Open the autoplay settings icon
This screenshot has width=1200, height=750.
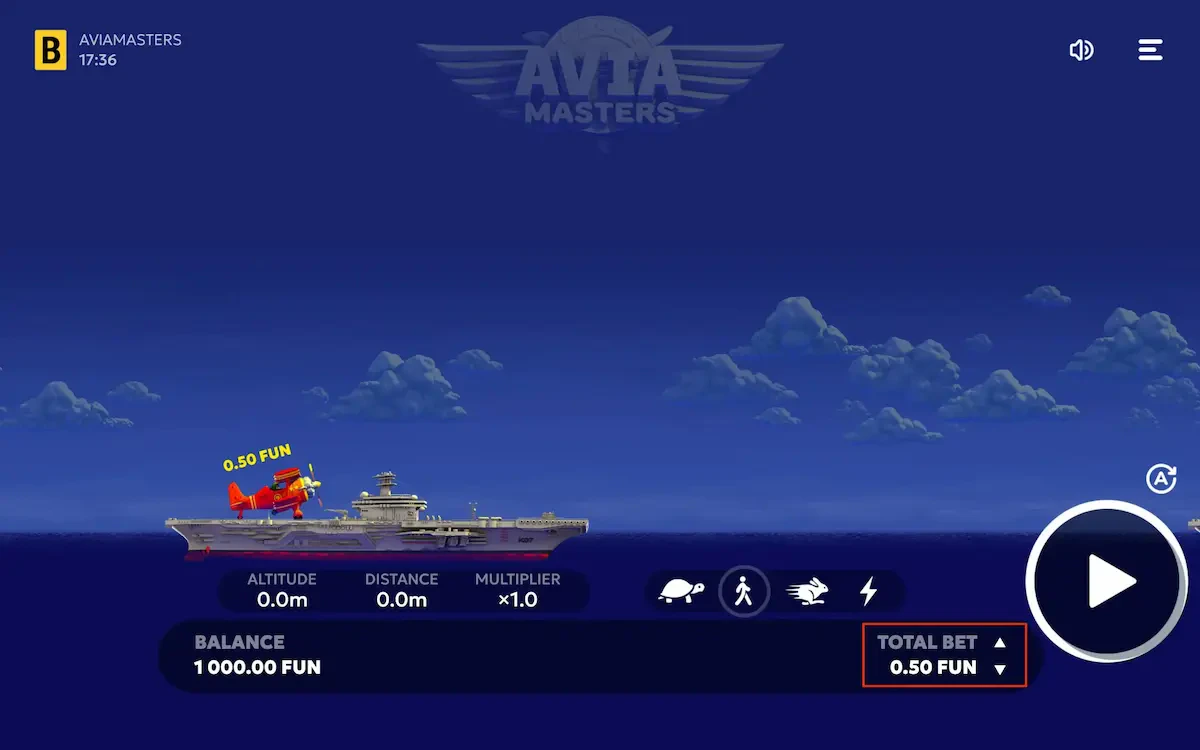[1160, 479]
